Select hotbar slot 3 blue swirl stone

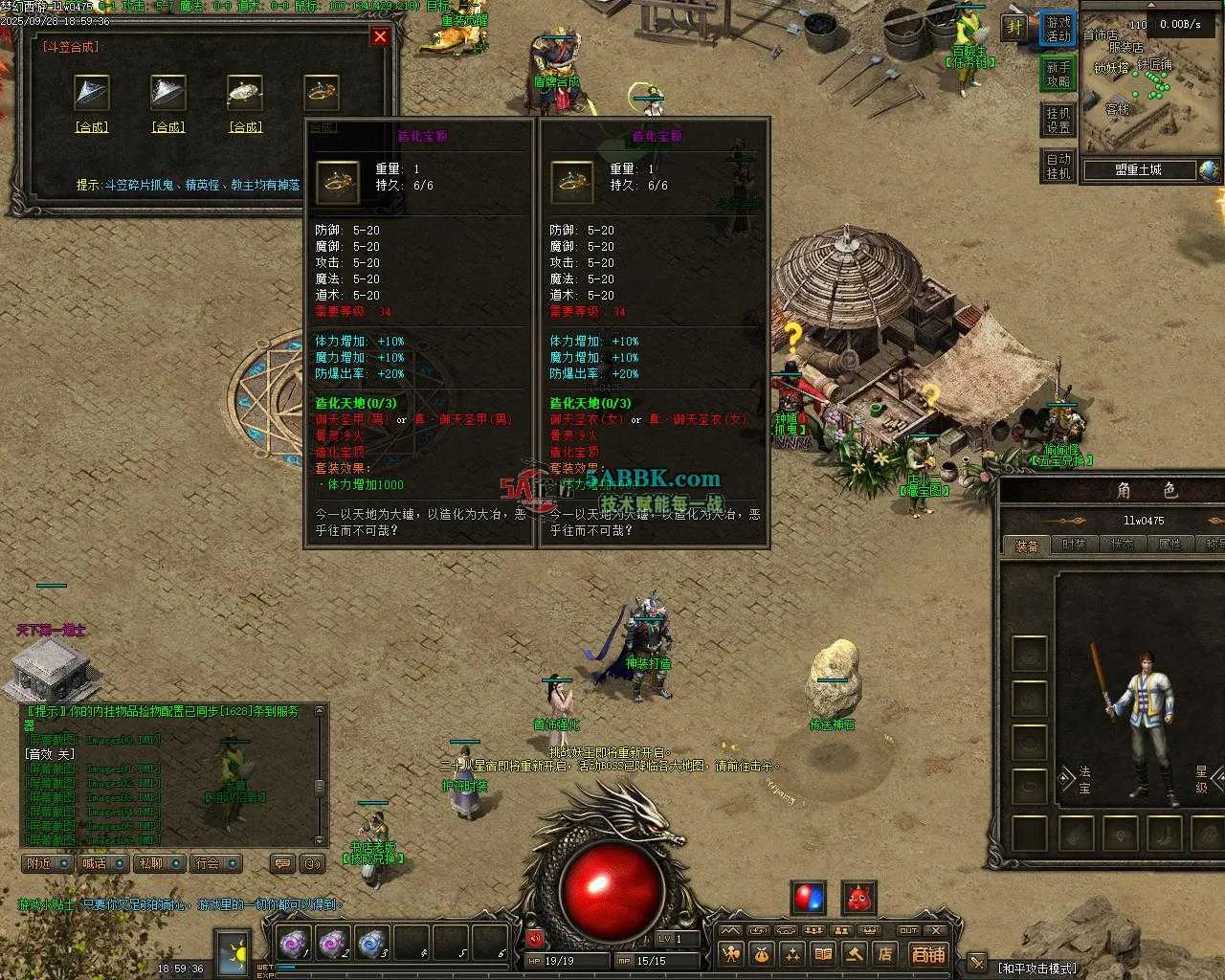[x=372, y=945]
